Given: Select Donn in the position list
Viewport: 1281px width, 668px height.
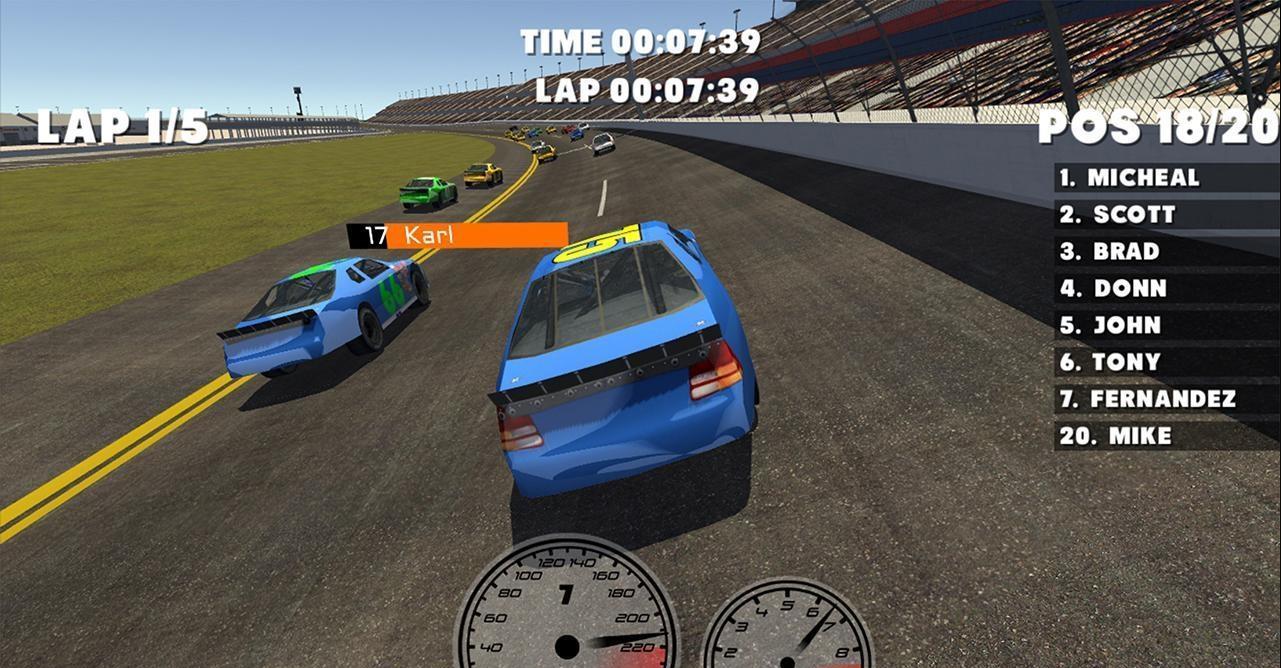Looking at the screenshot, I should pos(1166,289).
